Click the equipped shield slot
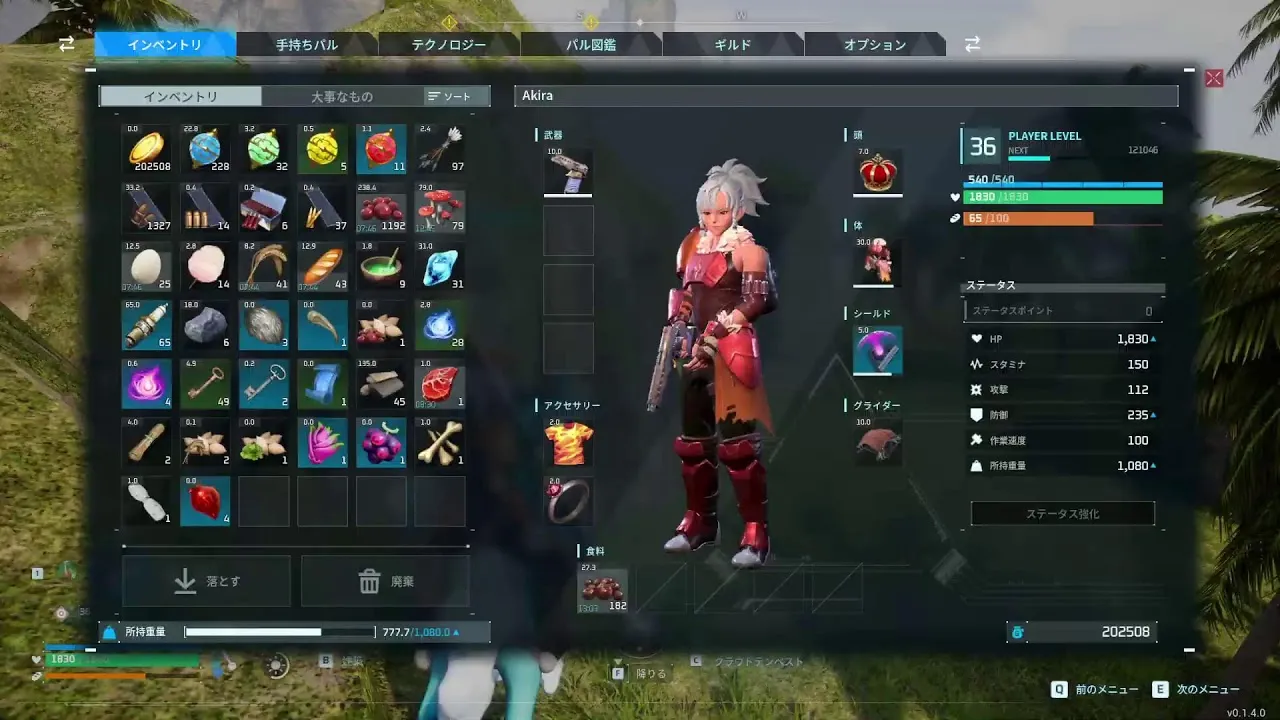Screen dimensions: 1280x720 click(878, 350)
